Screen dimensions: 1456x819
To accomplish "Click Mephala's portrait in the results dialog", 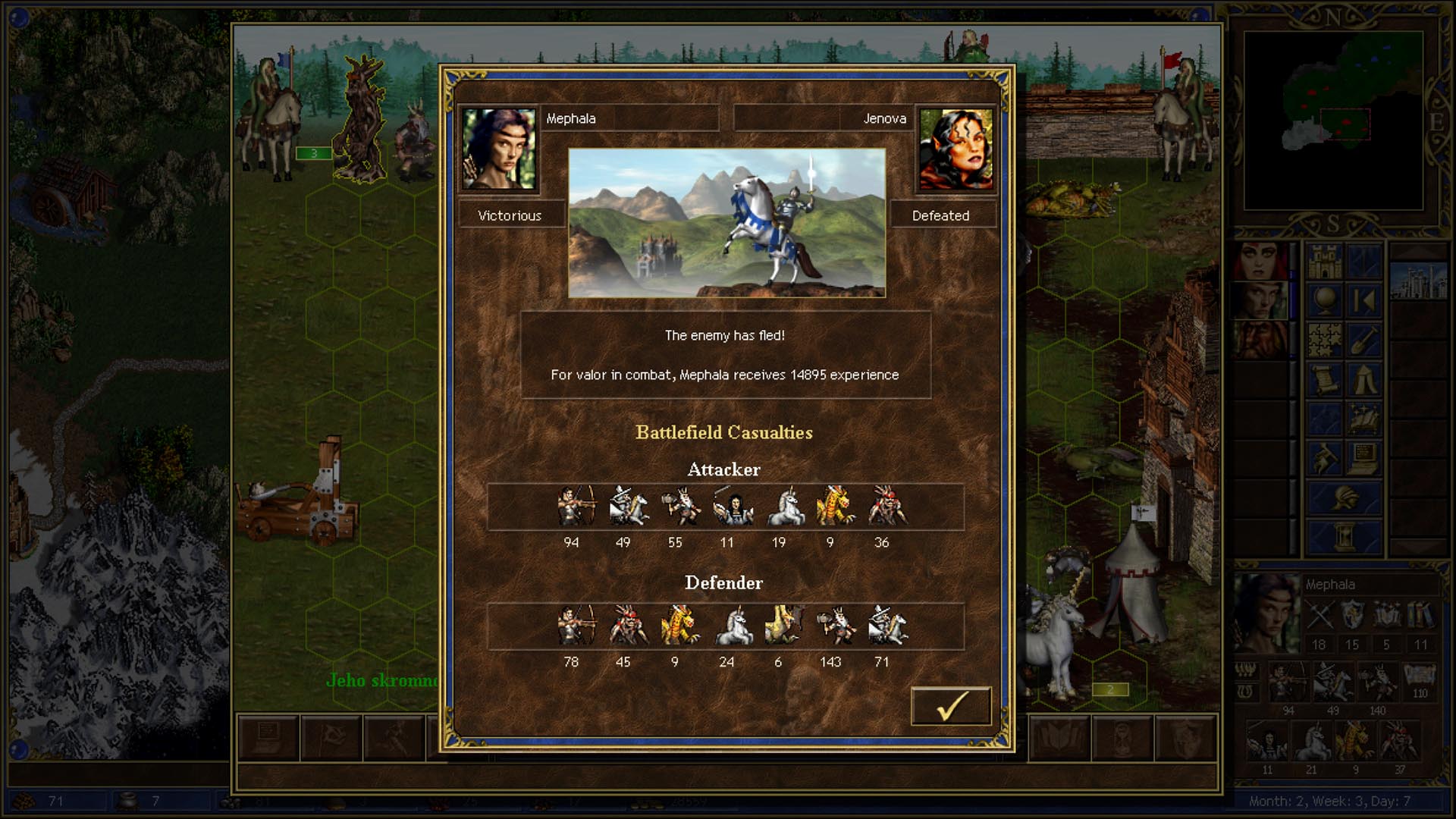I will pos(499,149).
